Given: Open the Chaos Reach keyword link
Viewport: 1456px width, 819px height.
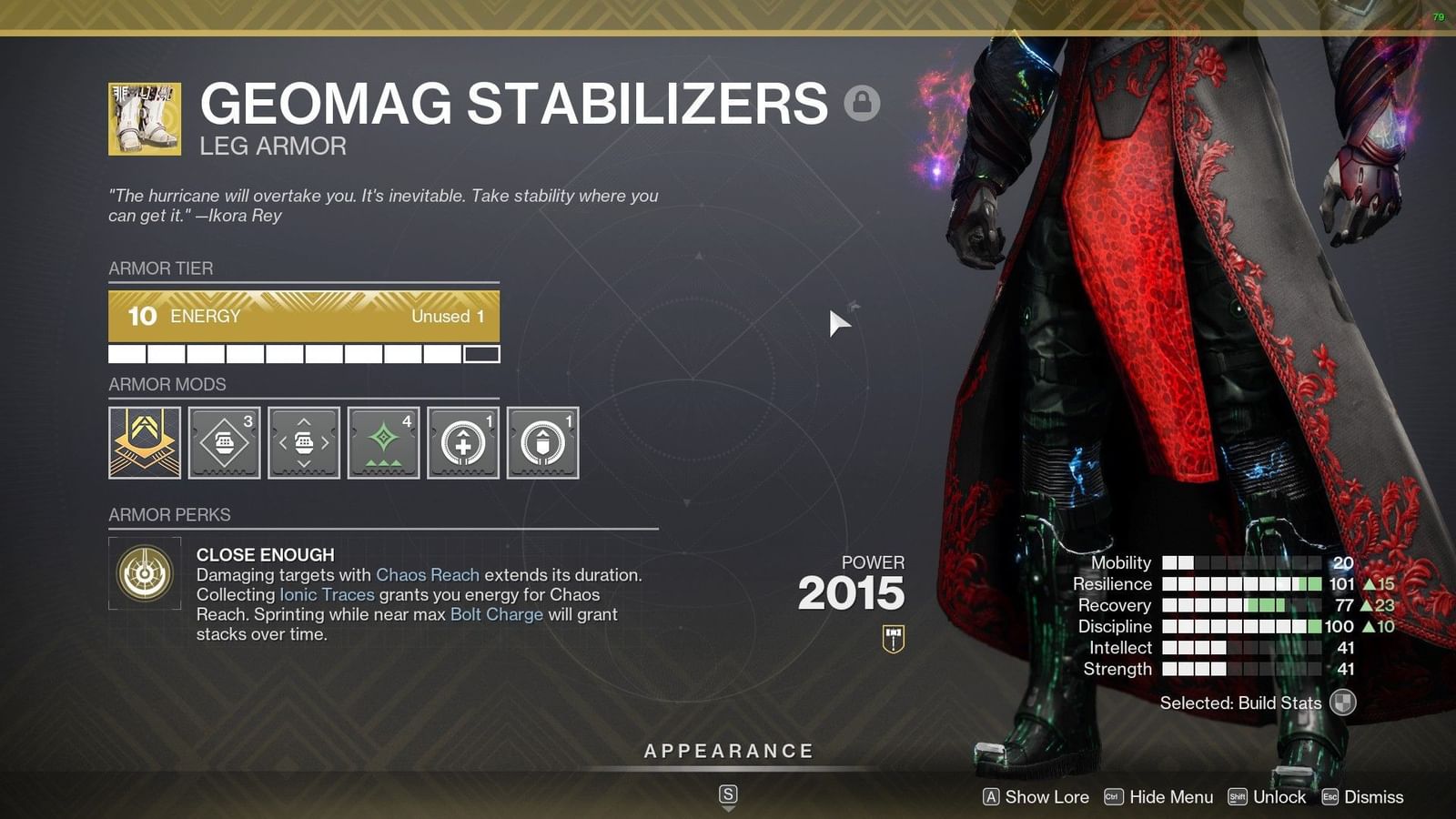Looking at the screenshot, I should [428, 575].
